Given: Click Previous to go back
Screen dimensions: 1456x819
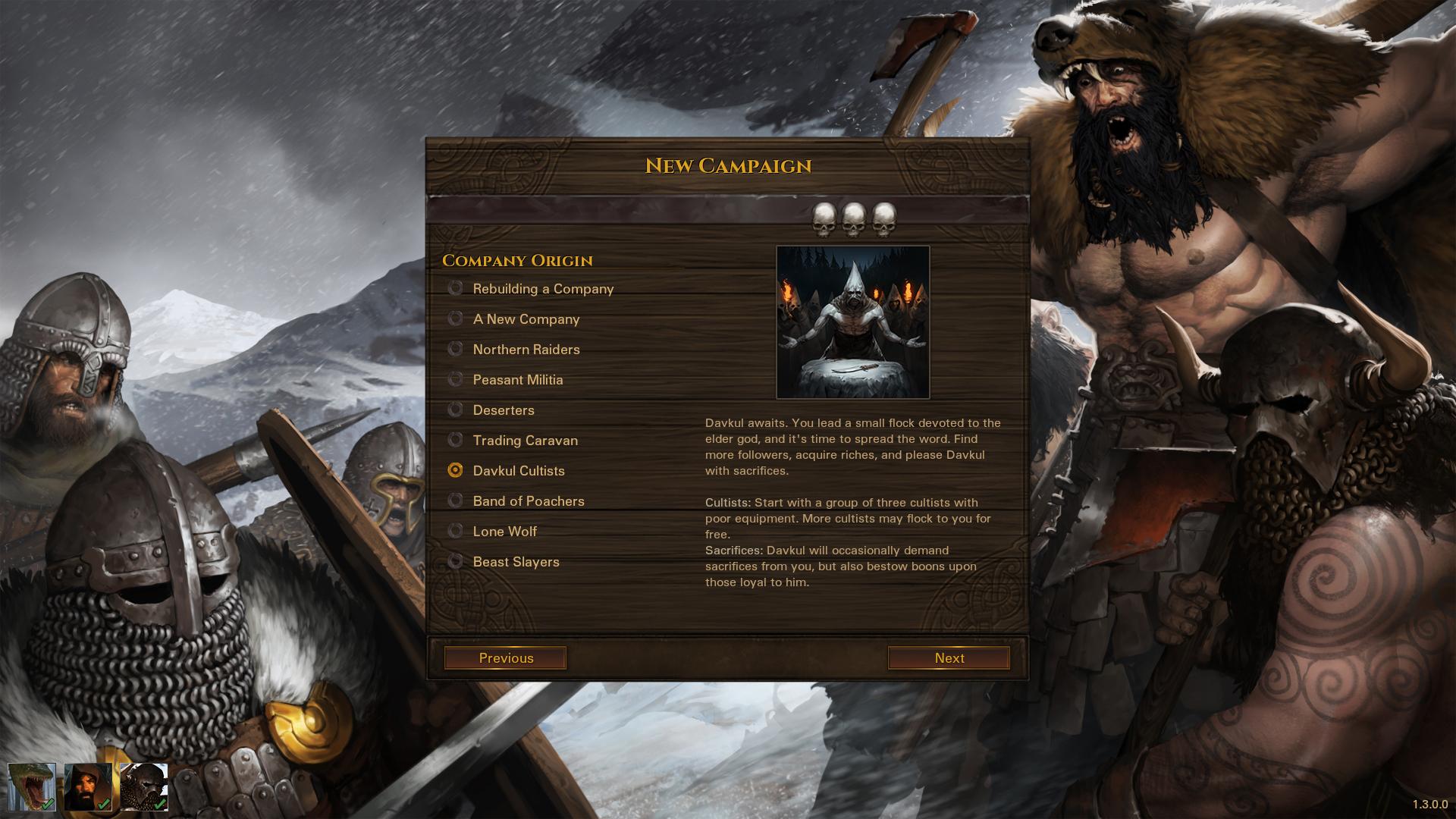Looking at the screenshot, I should pos(504,657).
